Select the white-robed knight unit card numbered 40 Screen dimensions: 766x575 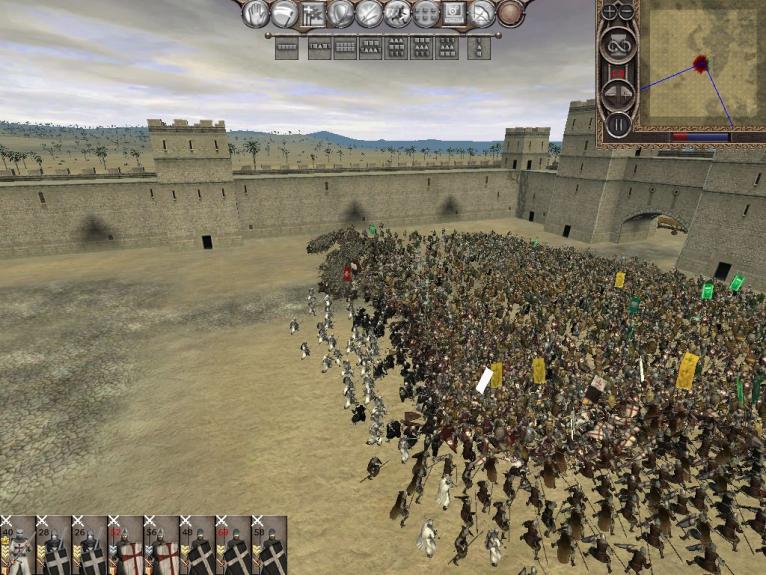point(18,546)
